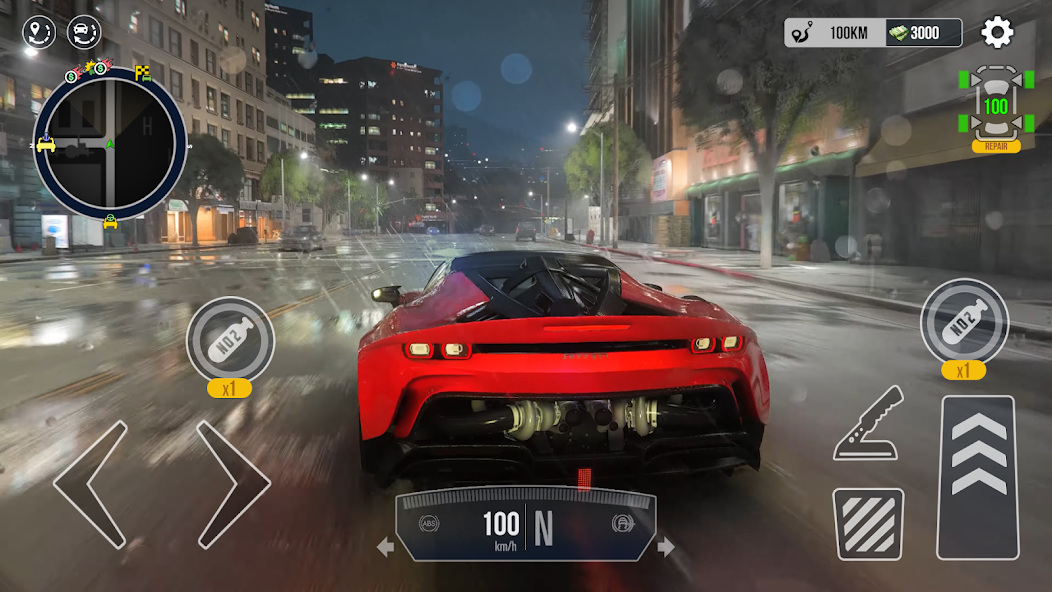Tap the car reset icon

click(84, 33)
